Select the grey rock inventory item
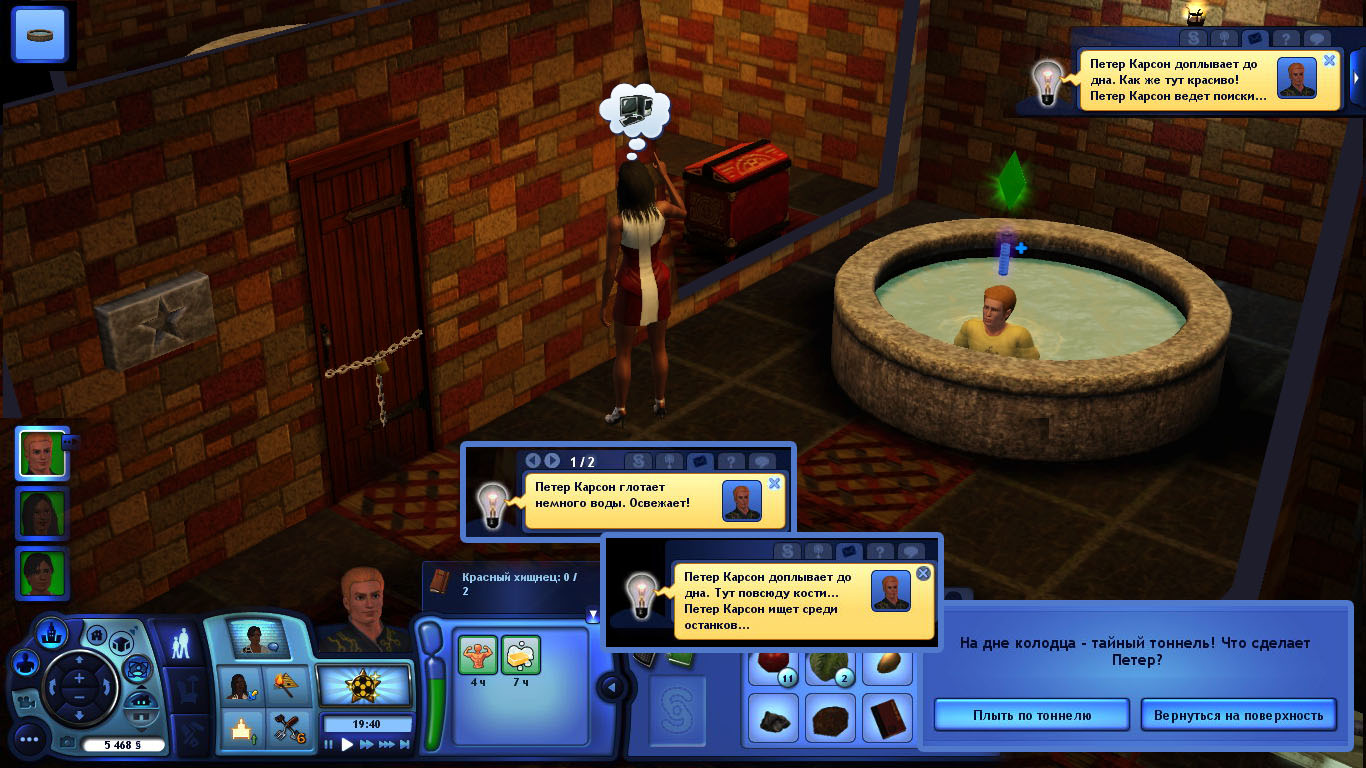The width and height of the screenshot is (1366, 768). coord(773,717)
